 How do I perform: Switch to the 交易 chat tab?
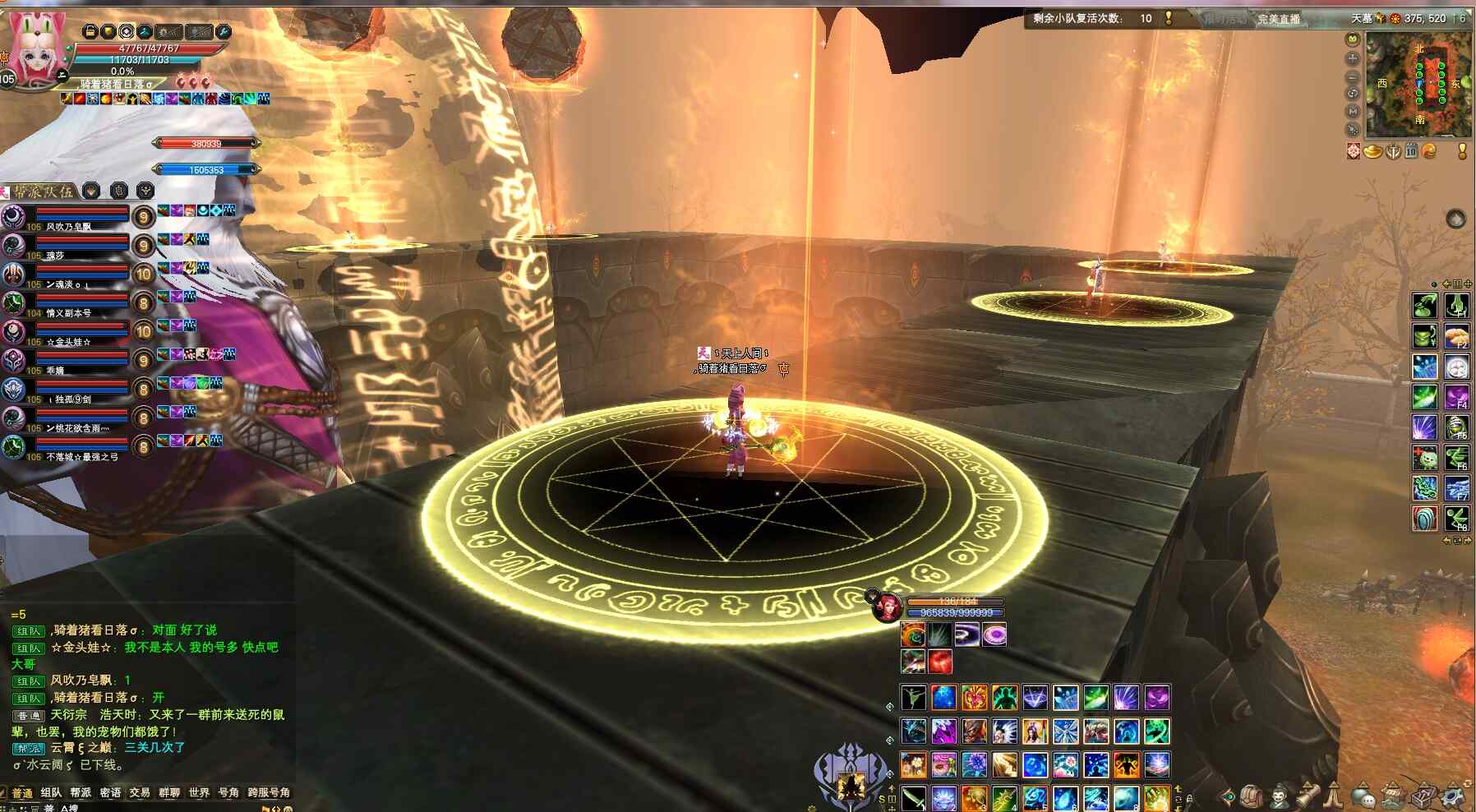[140, 793]
